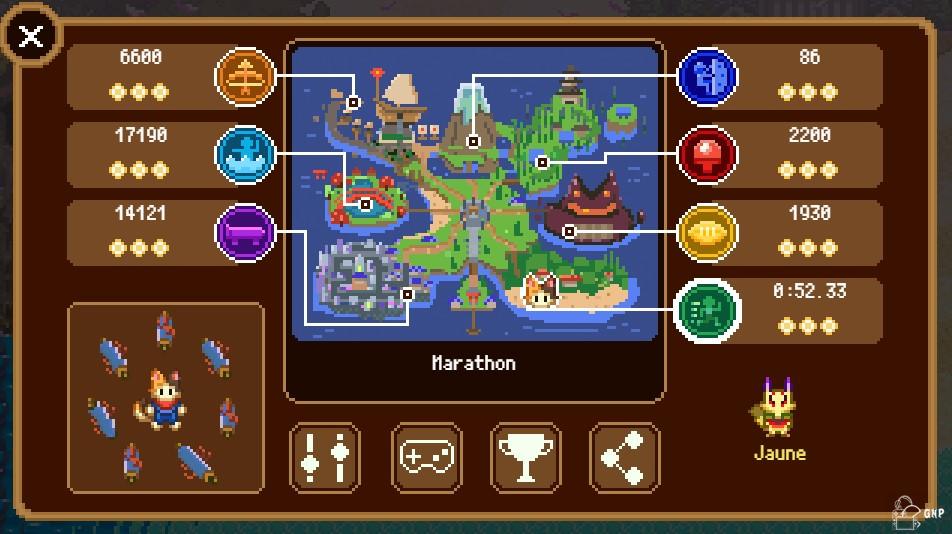The image size is (952, 534).
Task: Open the 14121 score panel
Action: (141, 231)
